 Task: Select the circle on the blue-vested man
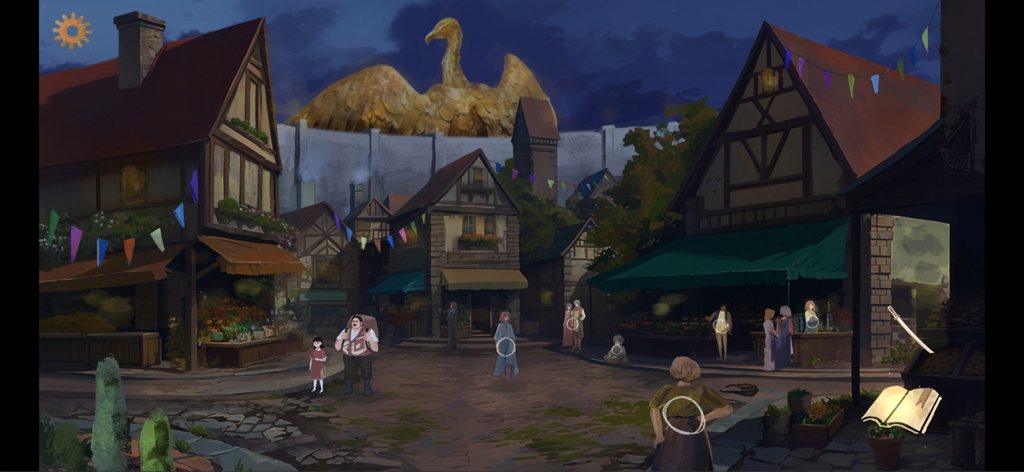coord(720,325)
